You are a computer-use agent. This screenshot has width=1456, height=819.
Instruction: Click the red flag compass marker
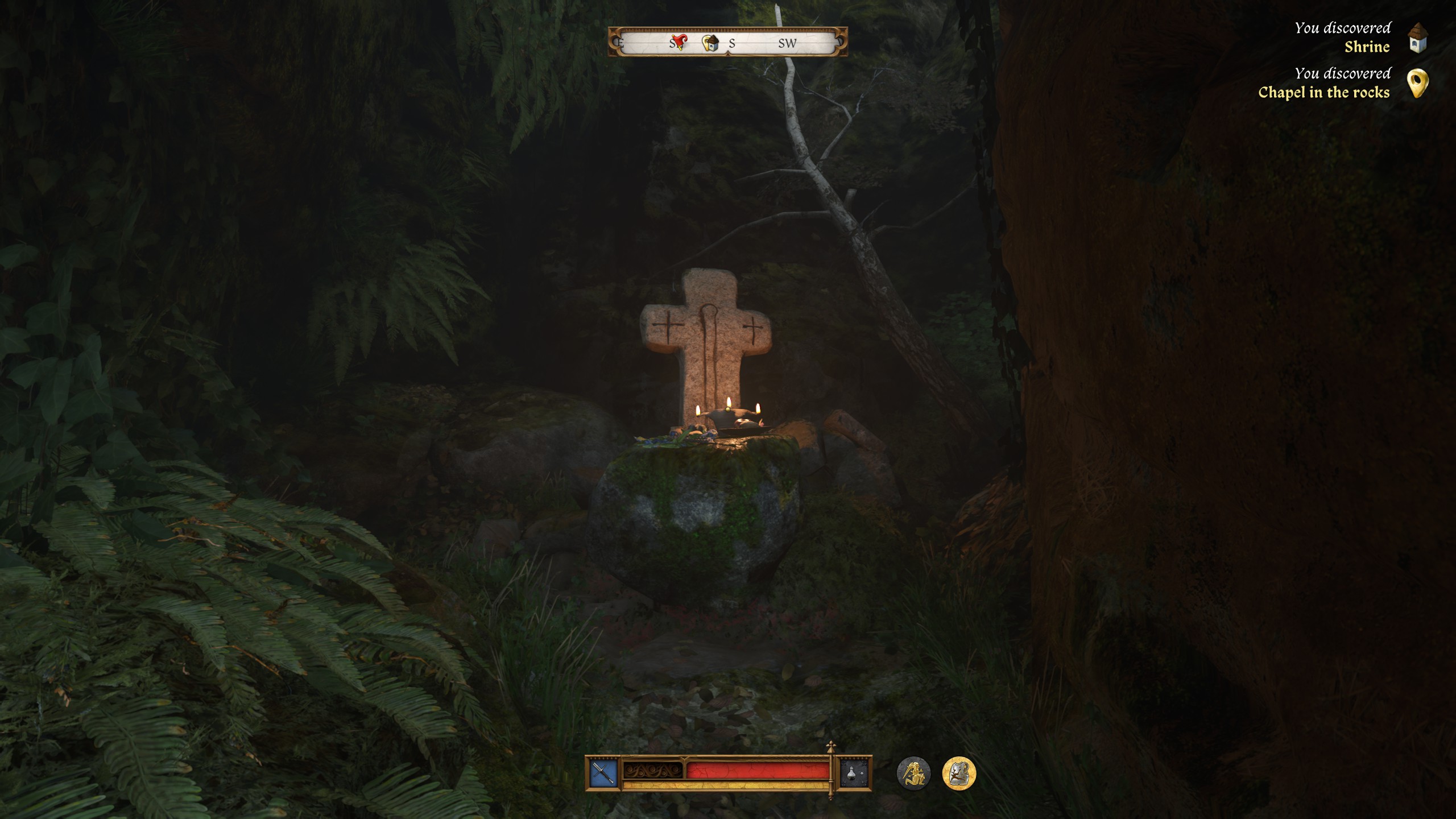click(x=679, y=42)
